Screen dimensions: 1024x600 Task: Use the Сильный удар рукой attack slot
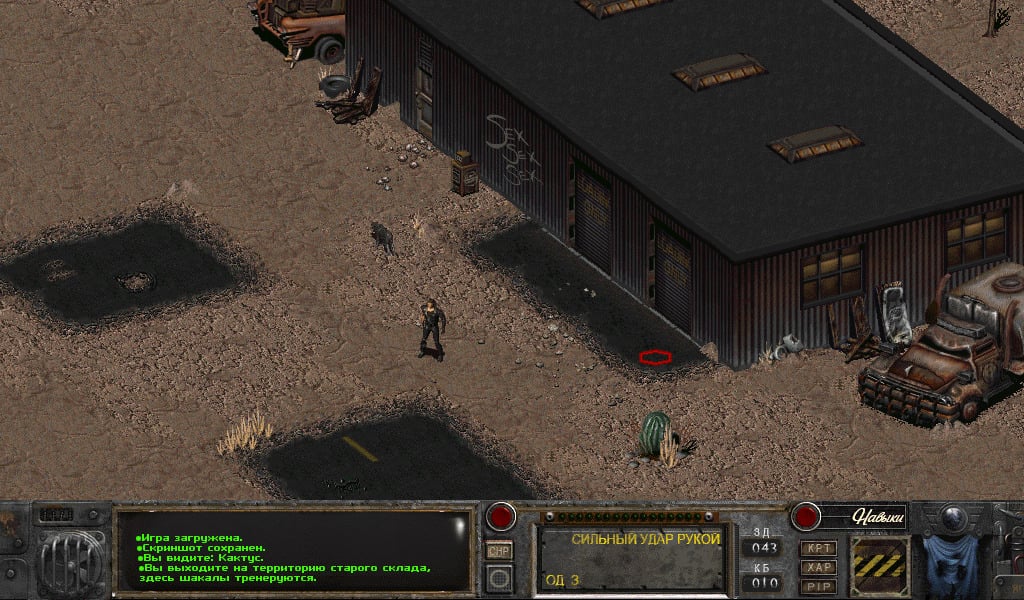pos(634,558)
